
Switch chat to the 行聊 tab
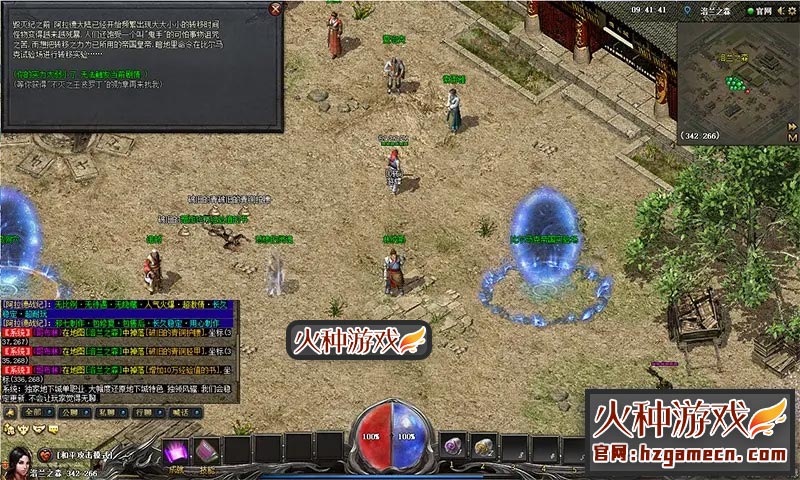[x=142, y=411]
